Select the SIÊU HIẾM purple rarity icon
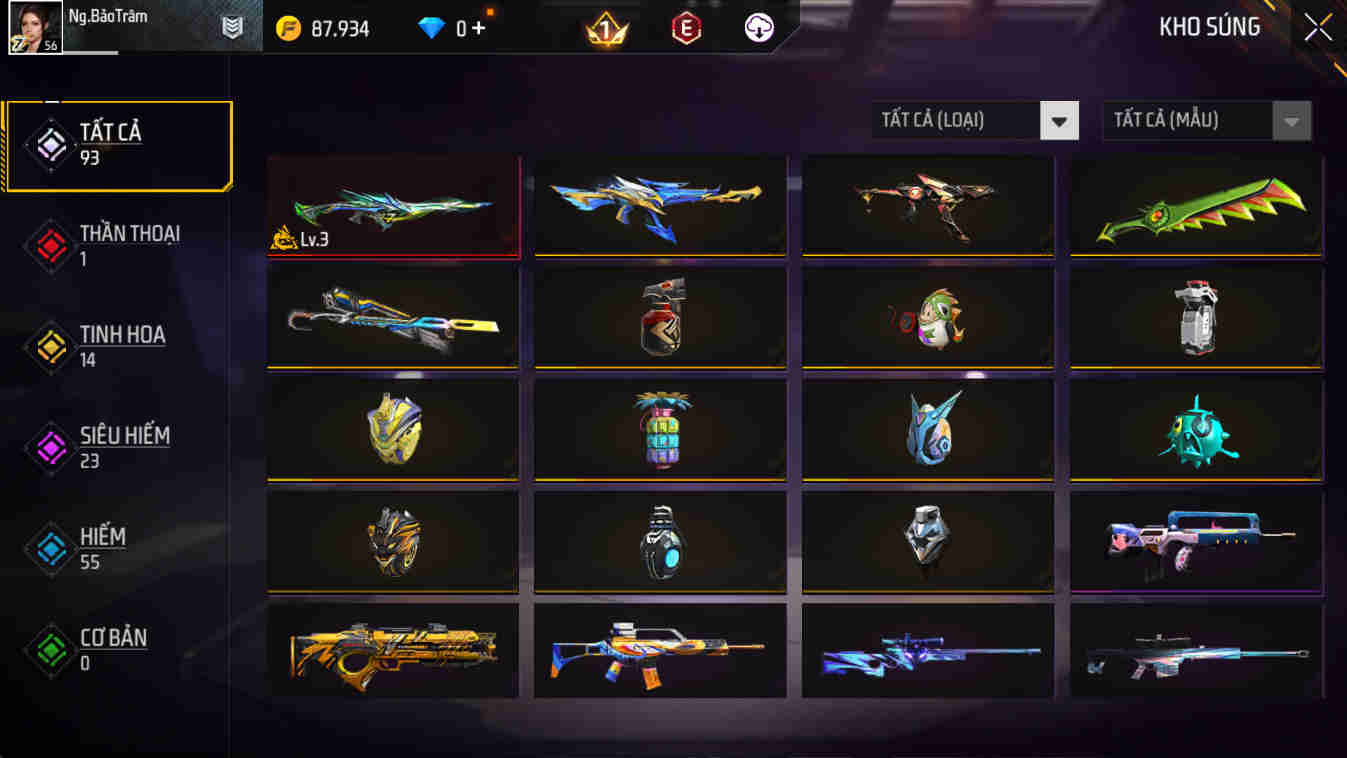Image resolution: width=1347 pixels, height=758 pixels. click(50, 446)
